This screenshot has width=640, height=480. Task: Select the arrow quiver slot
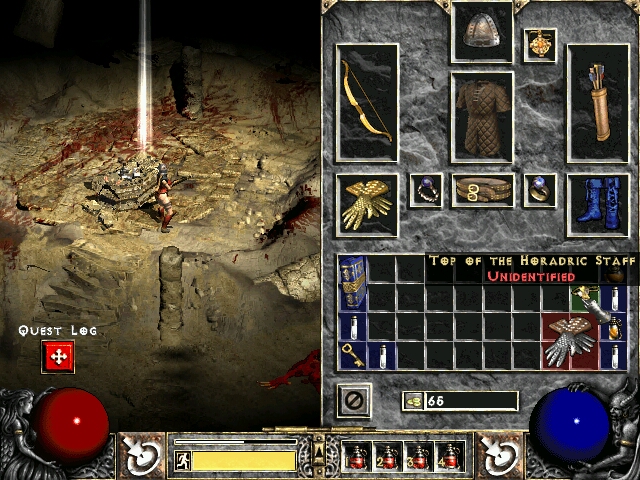(598, 102)
